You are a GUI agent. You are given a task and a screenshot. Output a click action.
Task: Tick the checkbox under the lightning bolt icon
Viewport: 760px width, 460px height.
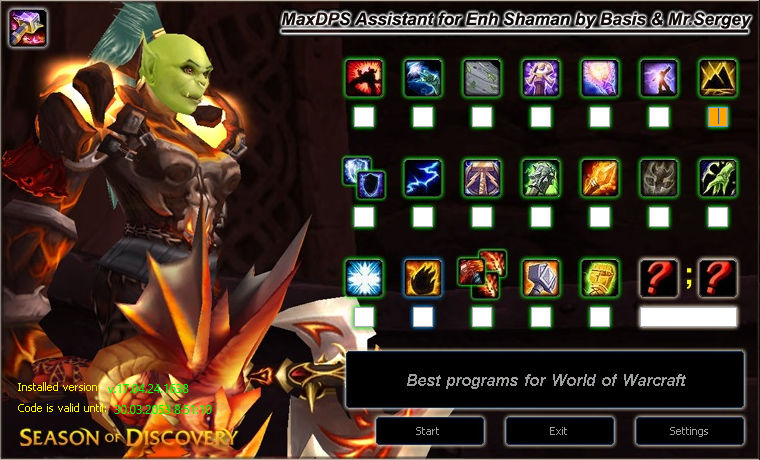(423, 216)
